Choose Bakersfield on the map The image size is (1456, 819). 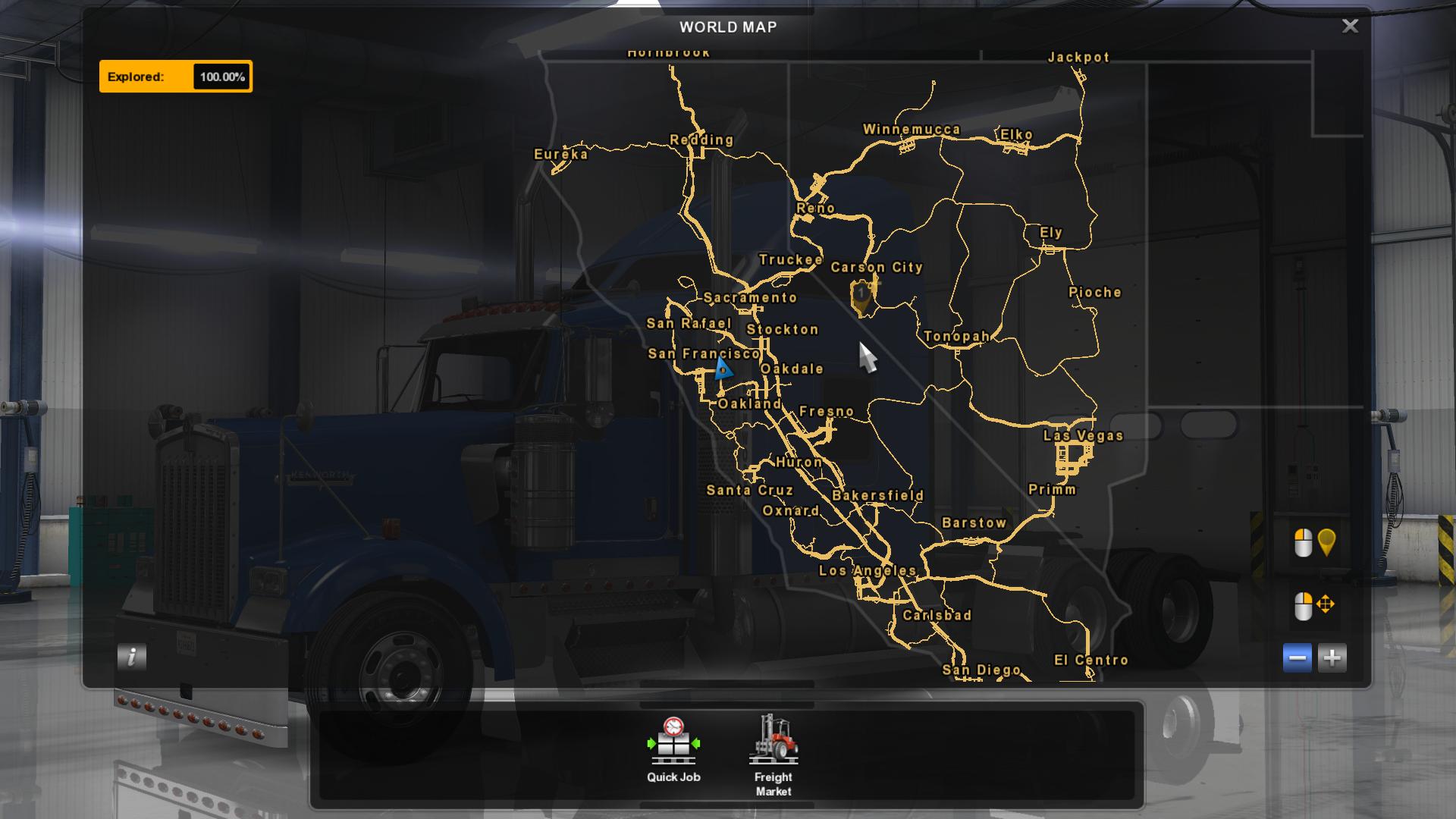[x=878, y=496]
